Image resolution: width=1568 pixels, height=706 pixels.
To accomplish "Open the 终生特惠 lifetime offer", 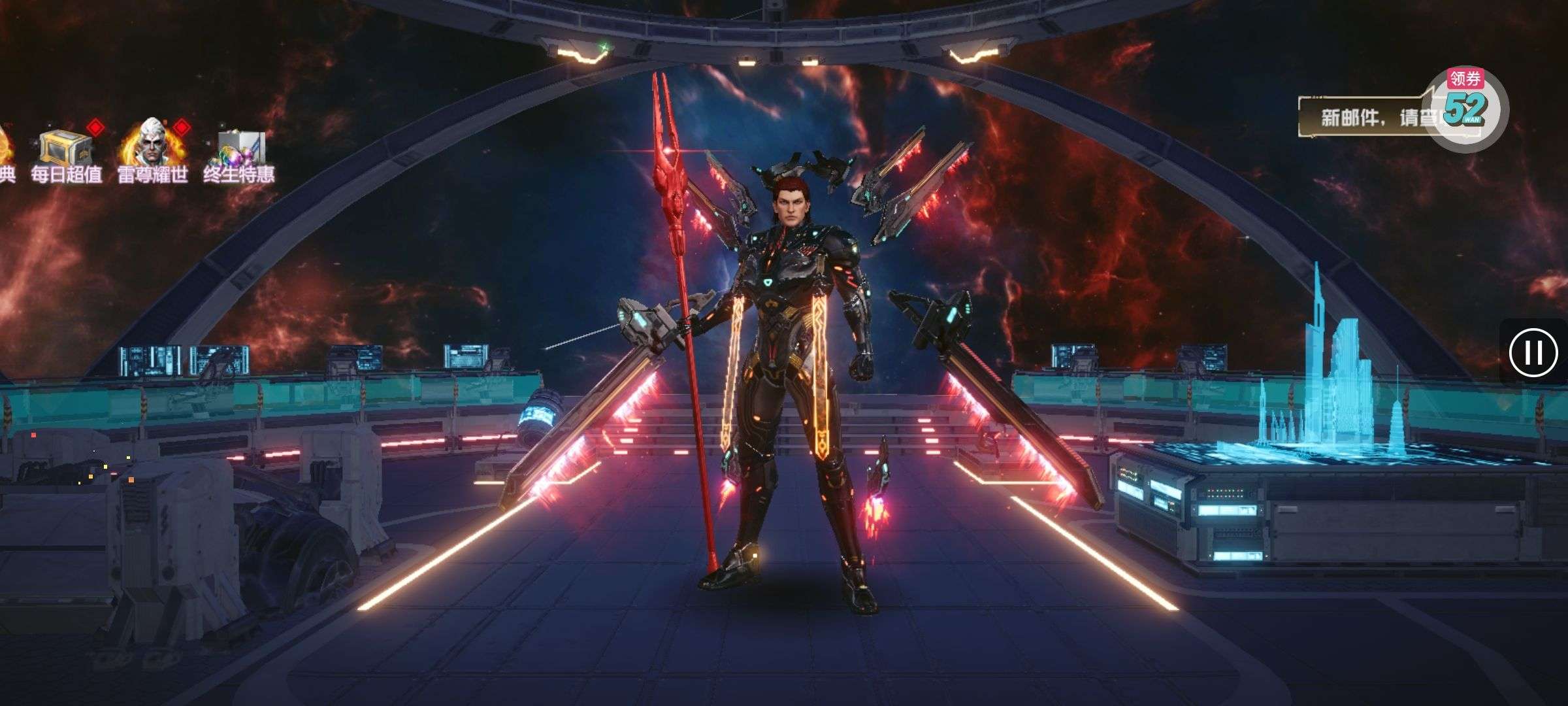I will click(x=239, y=154).
